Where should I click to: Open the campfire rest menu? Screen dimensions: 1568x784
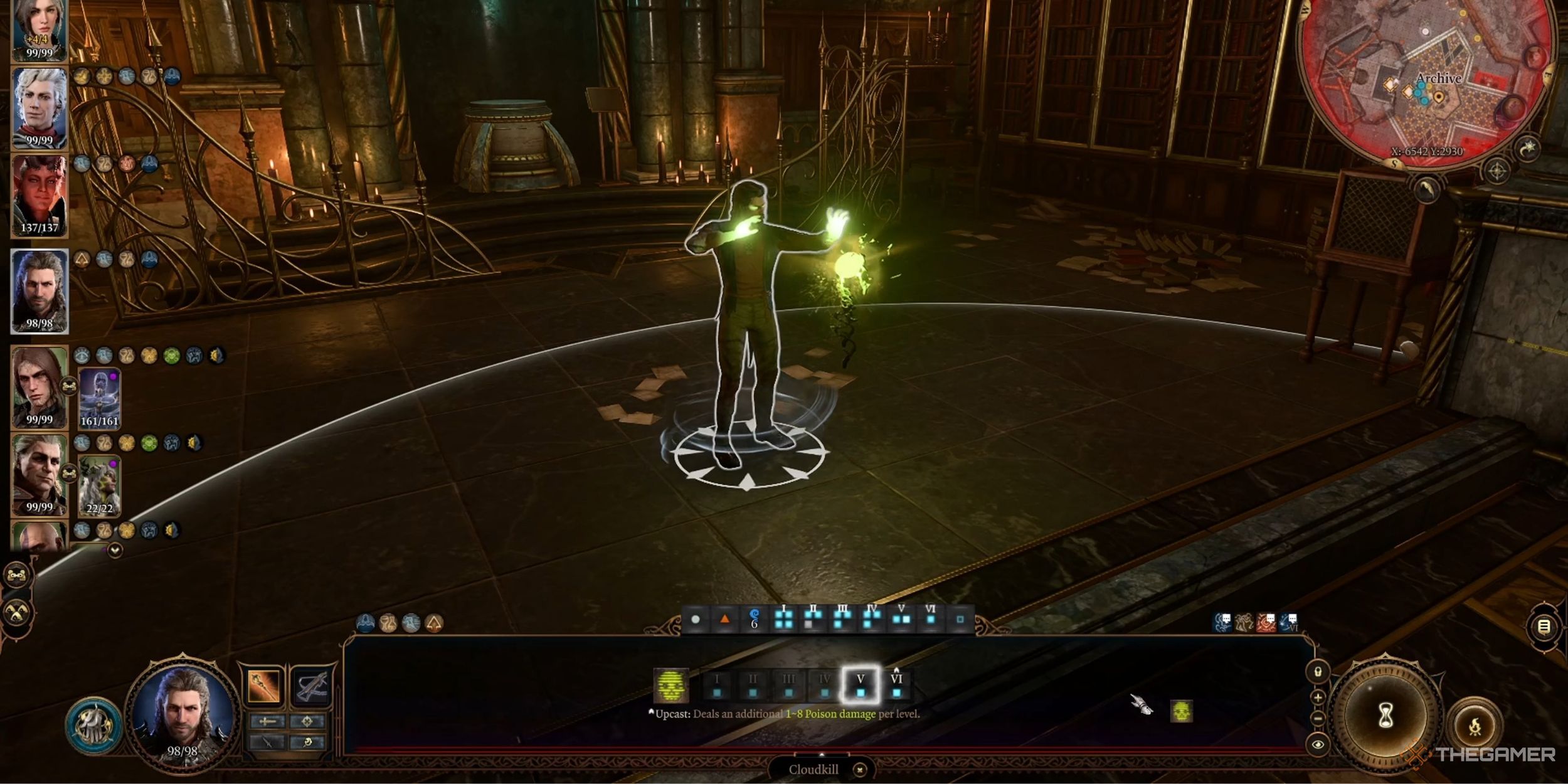[x=1475, y=726]
